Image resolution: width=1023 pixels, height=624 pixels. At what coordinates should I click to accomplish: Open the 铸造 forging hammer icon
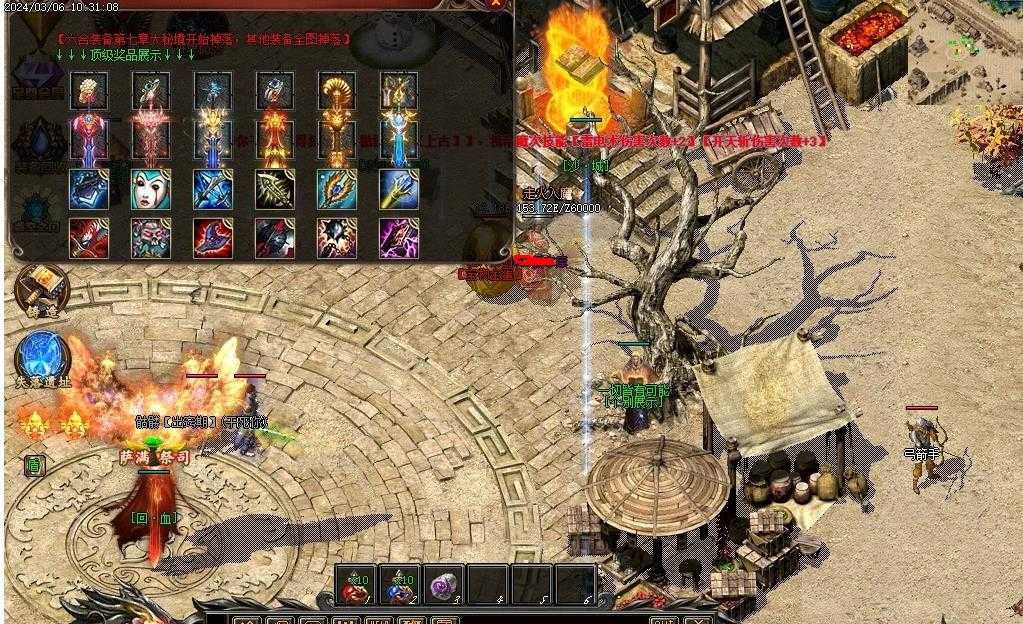click(x=42, y=287)
